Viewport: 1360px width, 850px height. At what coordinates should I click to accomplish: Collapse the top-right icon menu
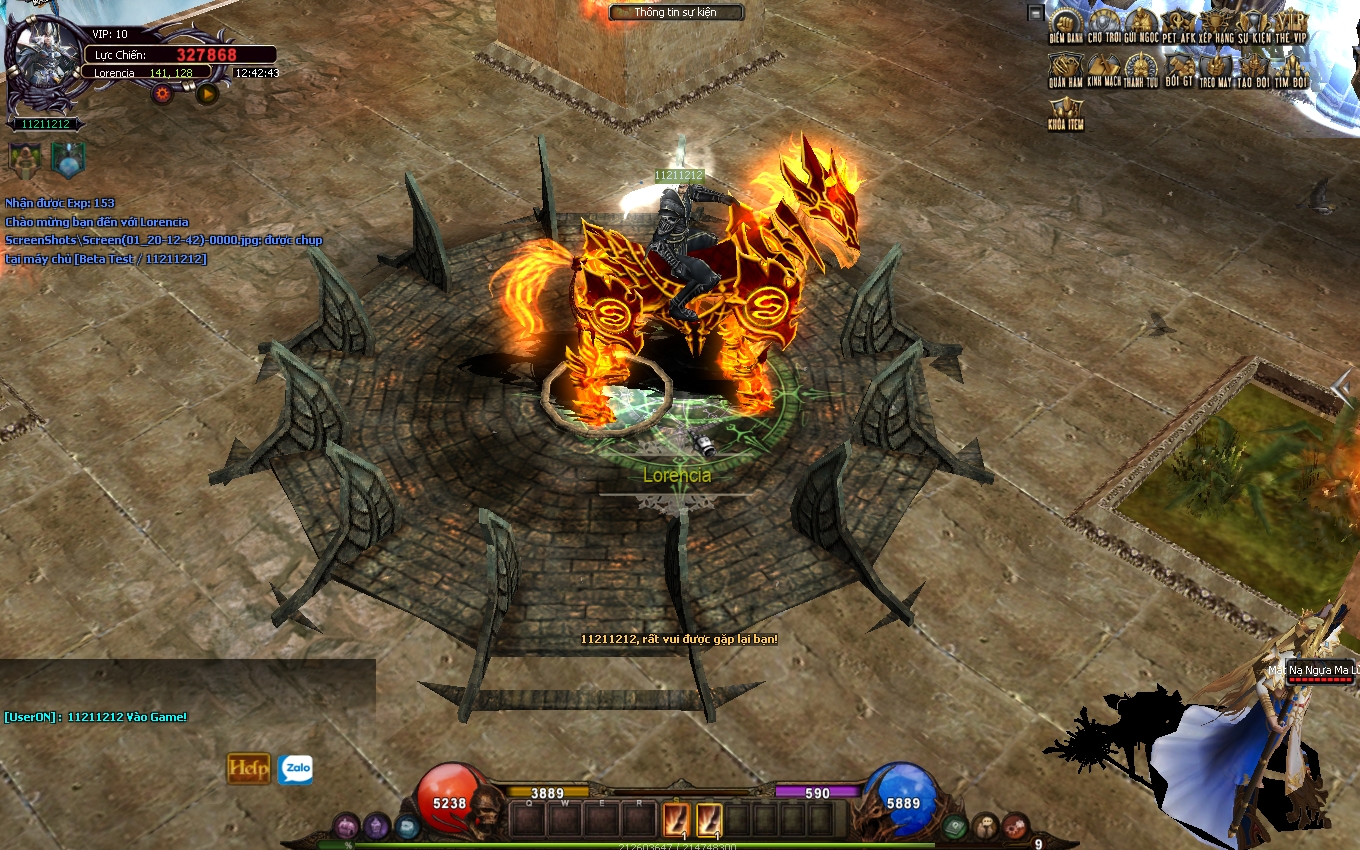1035,13
